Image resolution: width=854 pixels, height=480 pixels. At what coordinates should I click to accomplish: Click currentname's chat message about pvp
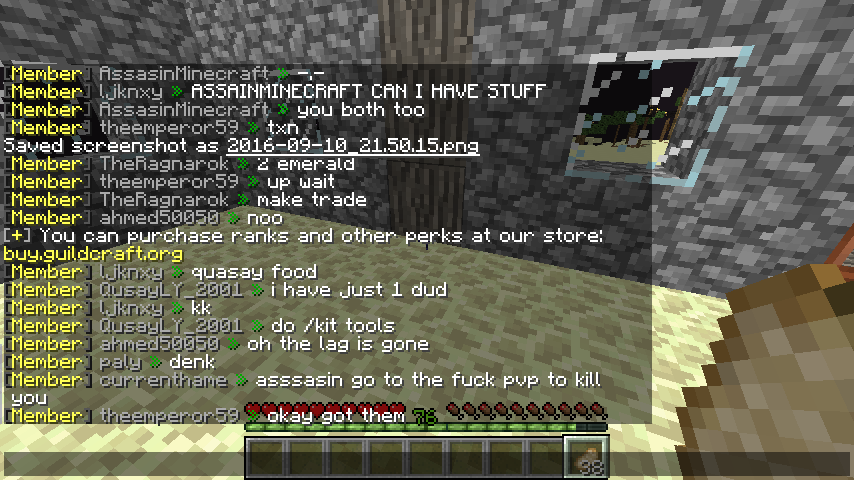[428, 380]
